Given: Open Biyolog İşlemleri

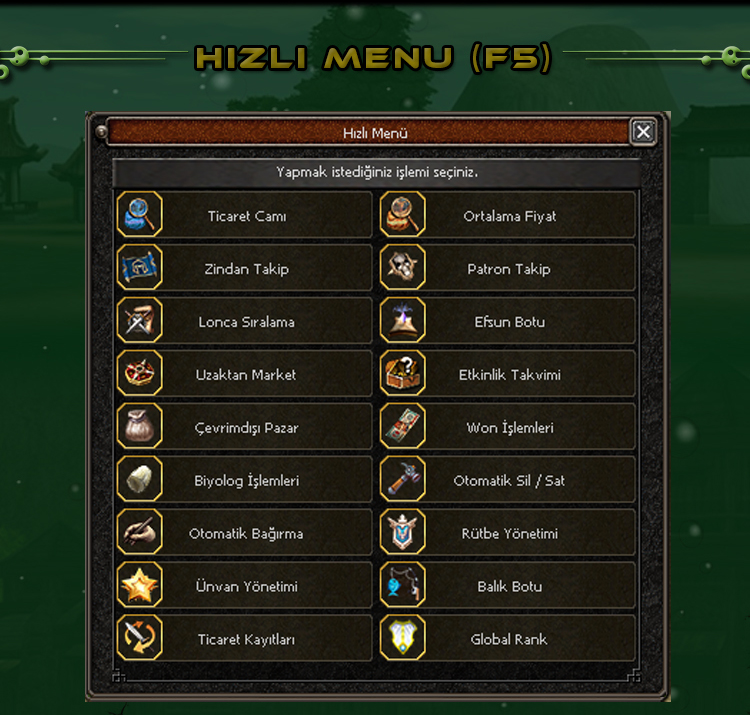Looking at the screenshot, I should coord(246,481).
